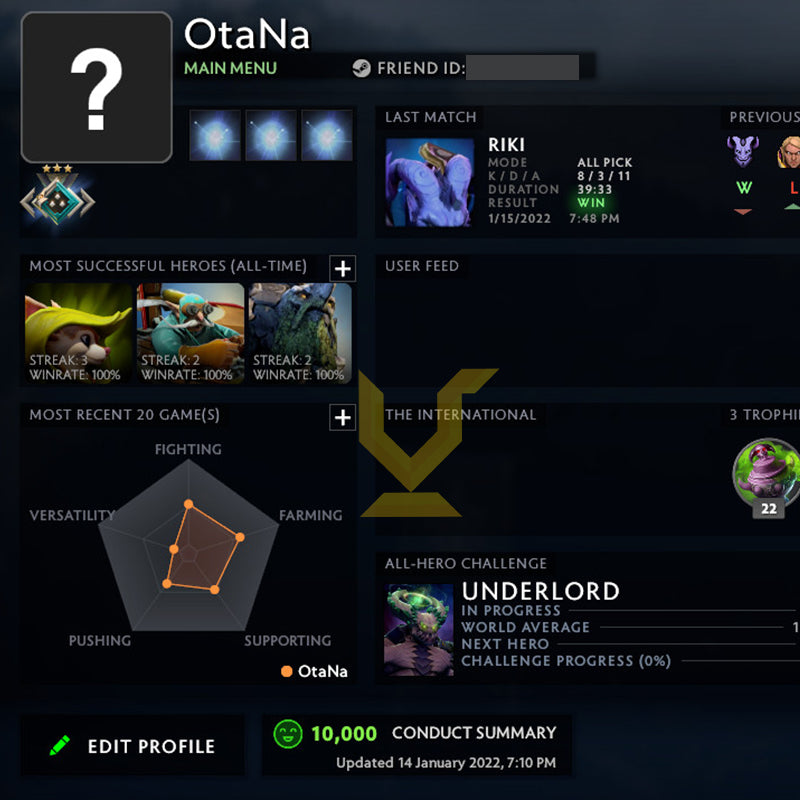This screenshot has height=800, width=800.
Task: Open the Main Menu link
Action: coord(230,68)
